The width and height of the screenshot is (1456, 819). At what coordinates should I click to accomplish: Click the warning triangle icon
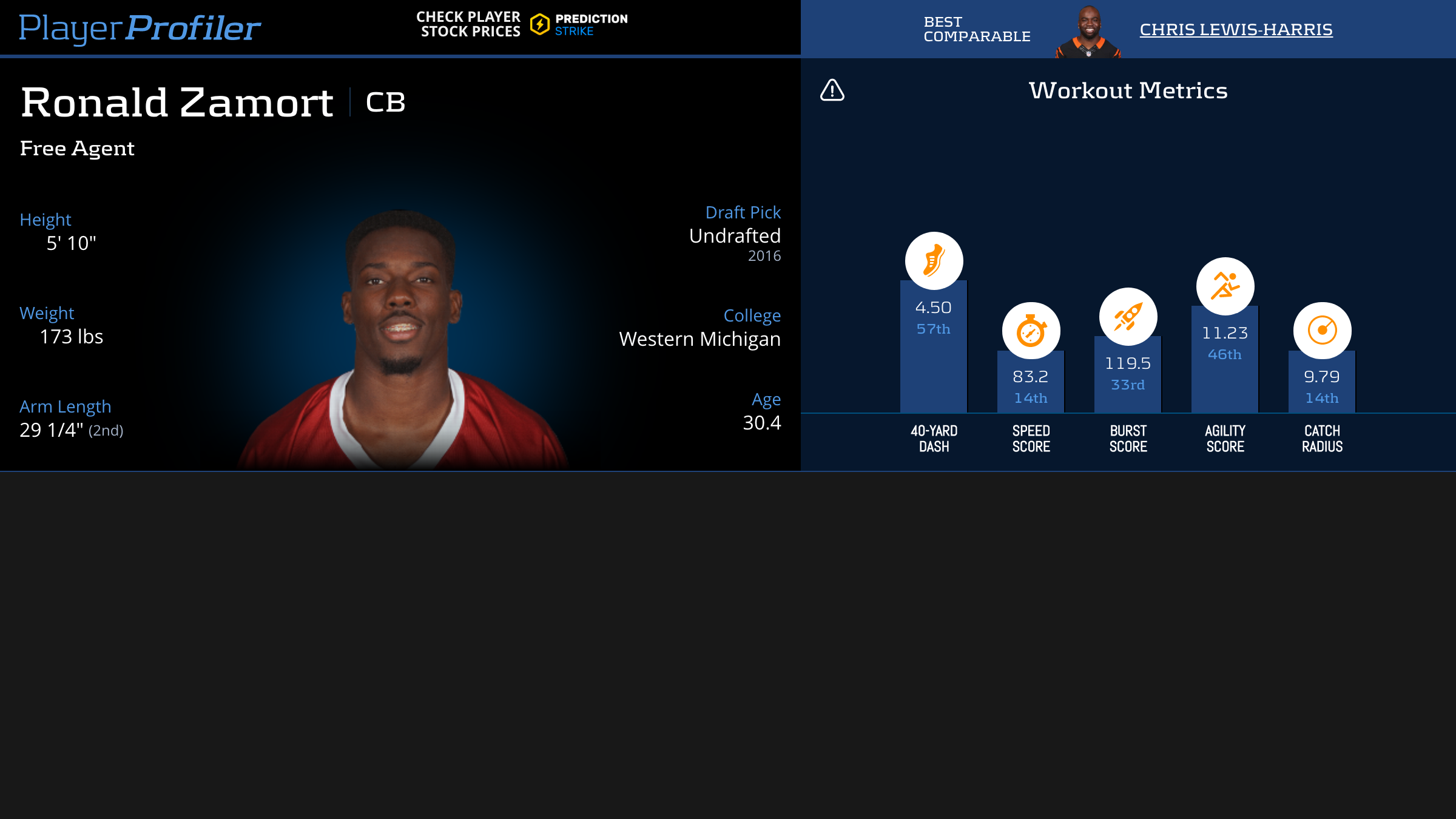pyautogui.click(x=832, y=90)
